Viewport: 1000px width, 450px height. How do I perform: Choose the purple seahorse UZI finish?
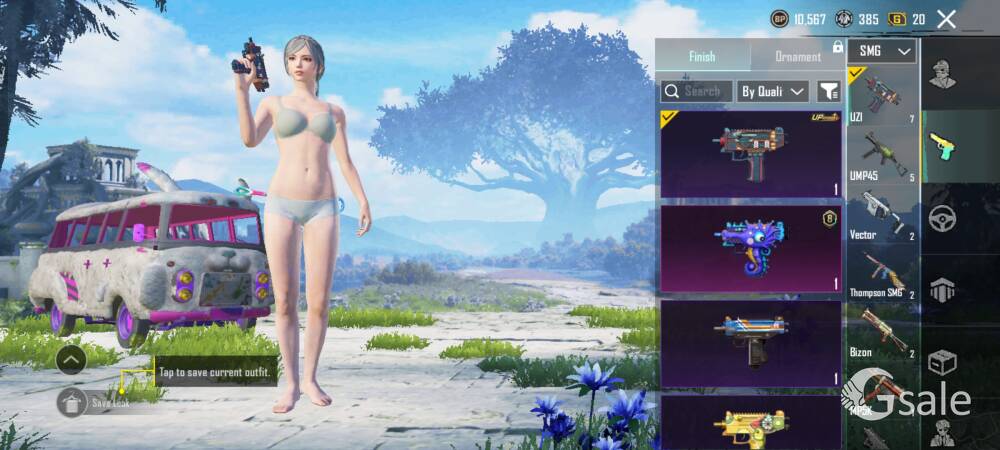point(750,249)
